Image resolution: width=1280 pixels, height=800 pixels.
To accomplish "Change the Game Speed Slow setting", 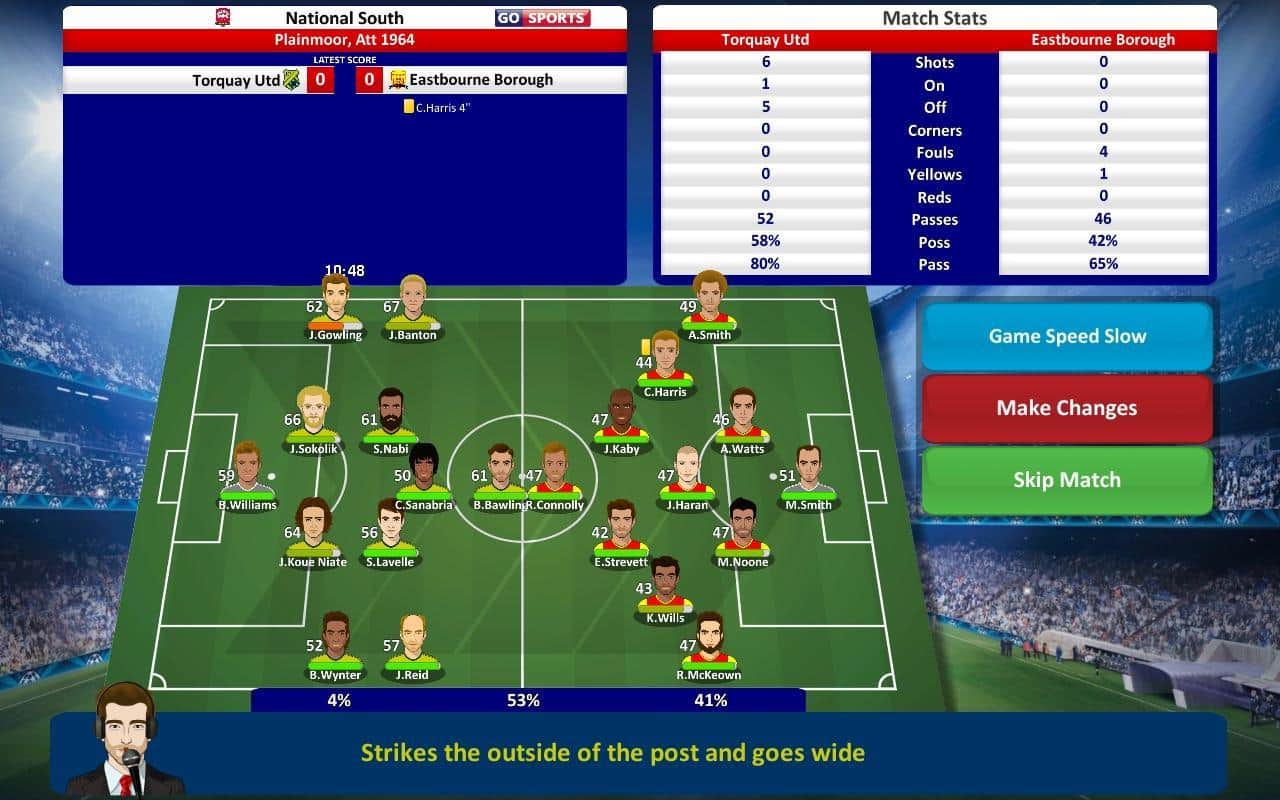I will coord(1067,337).
